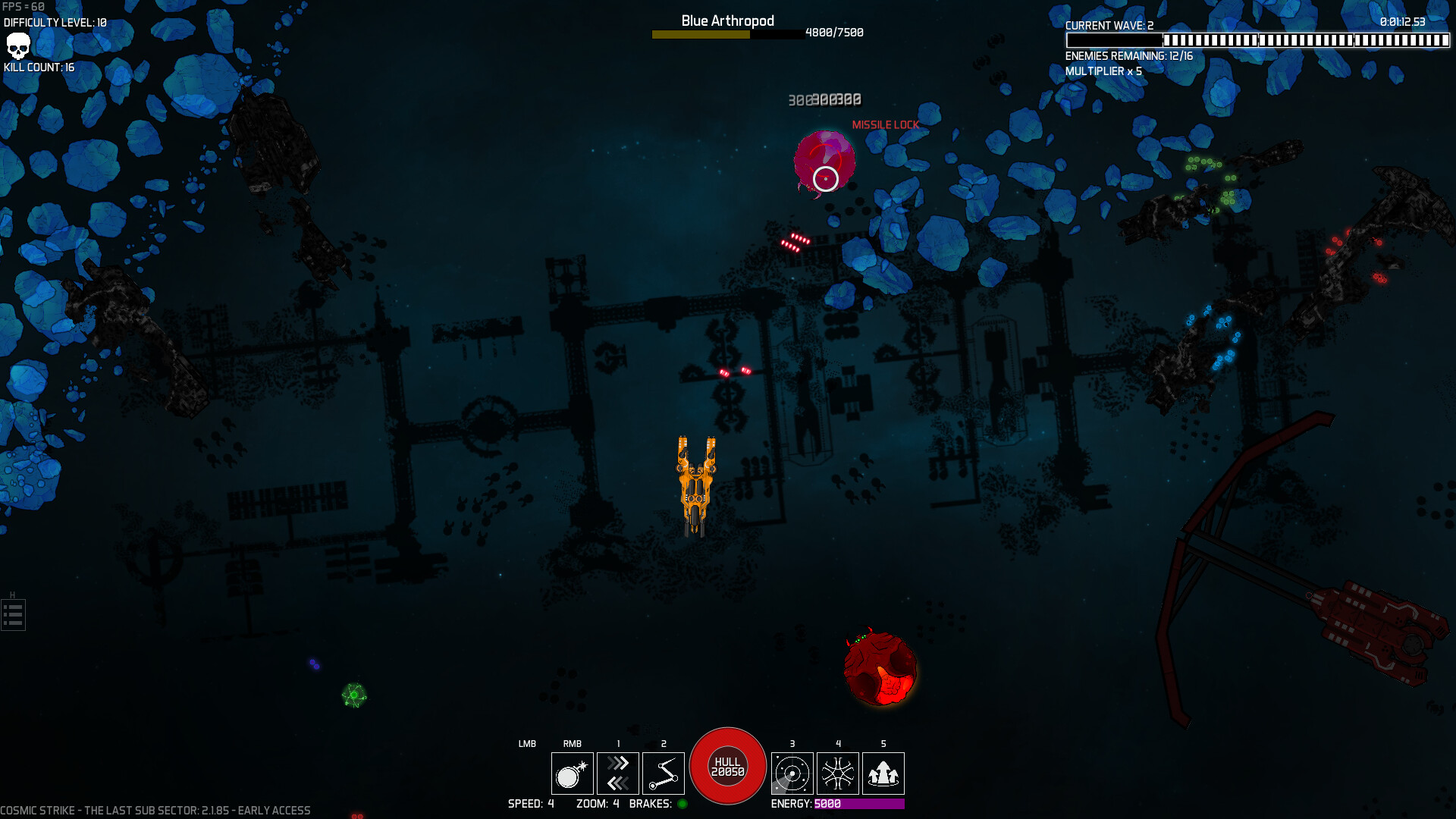Open the slot 3 radar scan ability
This screenshot has height=819, width=1456.
[x=792, y=773]
